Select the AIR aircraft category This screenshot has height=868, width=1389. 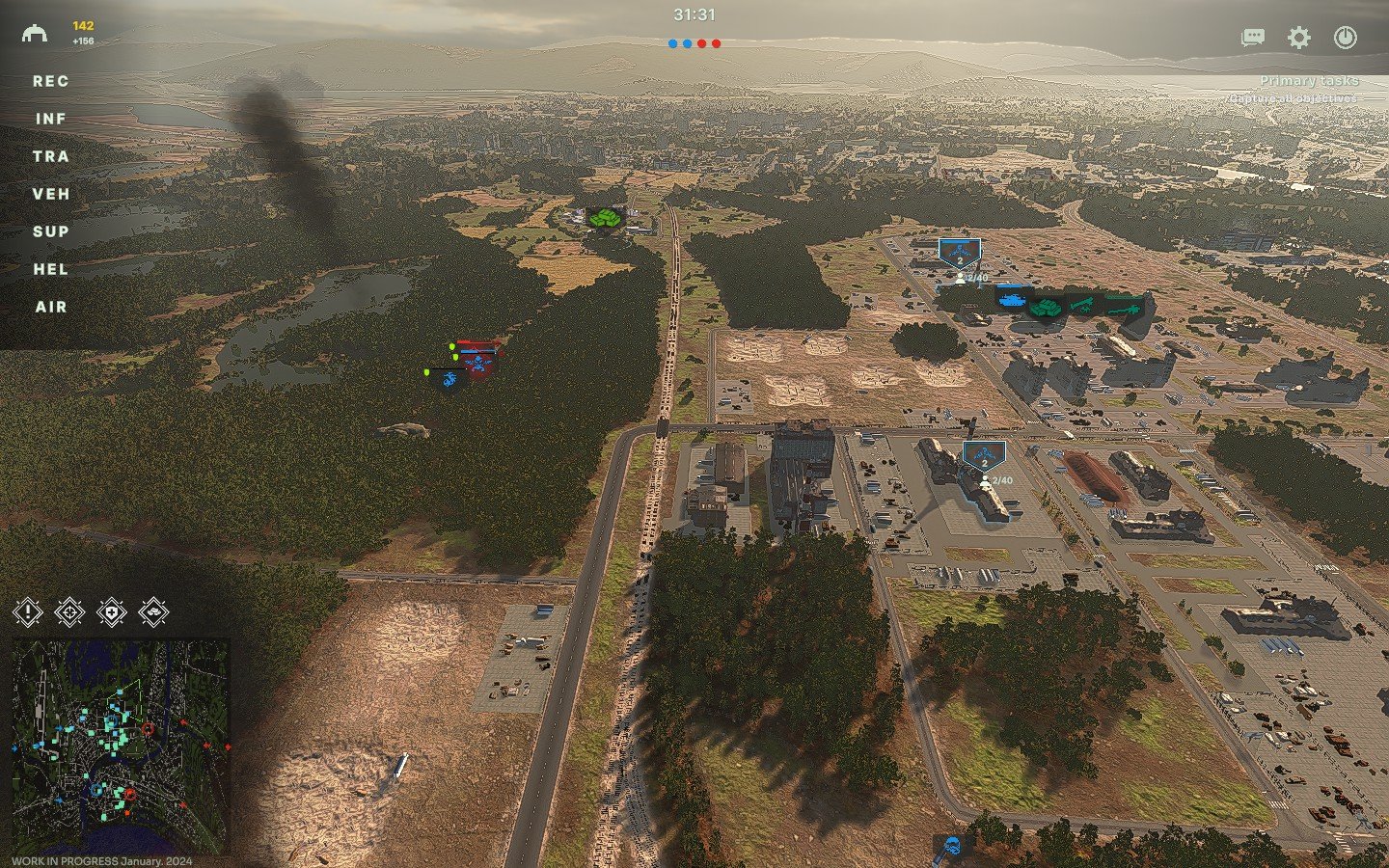(x=50, y=307)
